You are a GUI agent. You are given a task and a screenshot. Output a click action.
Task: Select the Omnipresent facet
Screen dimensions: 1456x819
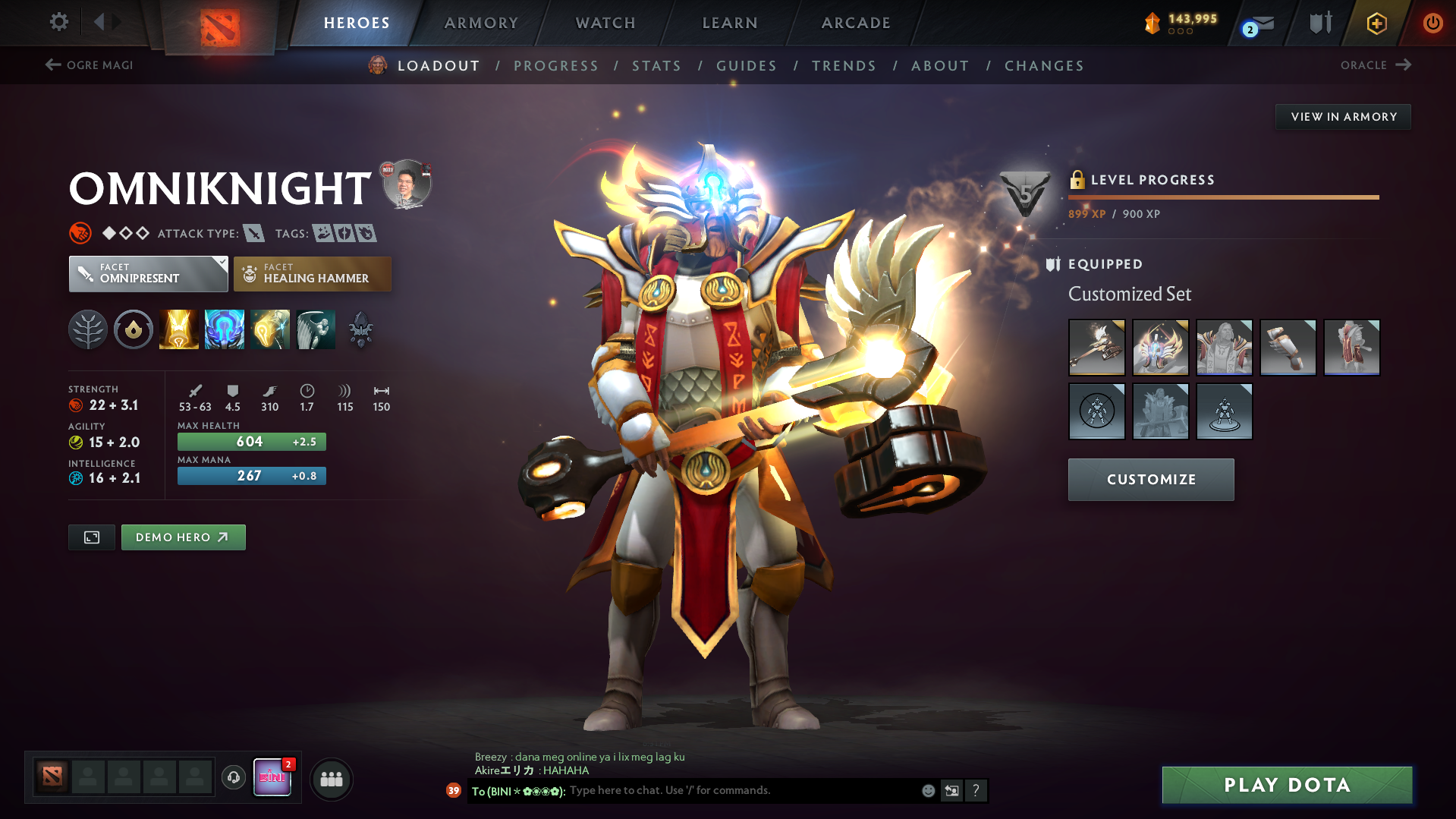coord(148,274)
